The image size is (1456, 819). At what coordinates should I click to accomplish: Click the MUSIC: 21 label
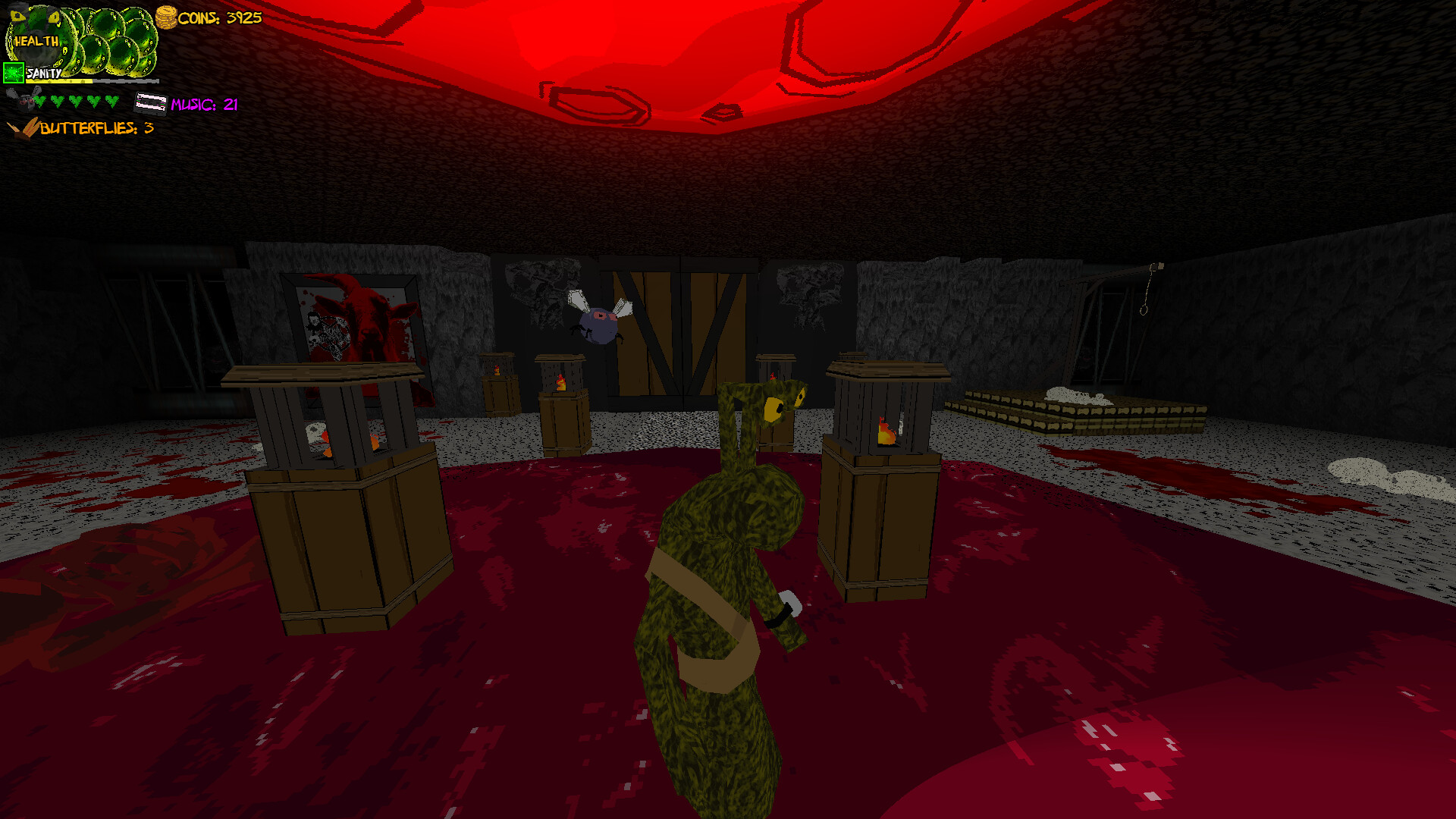tap(203, 104)
